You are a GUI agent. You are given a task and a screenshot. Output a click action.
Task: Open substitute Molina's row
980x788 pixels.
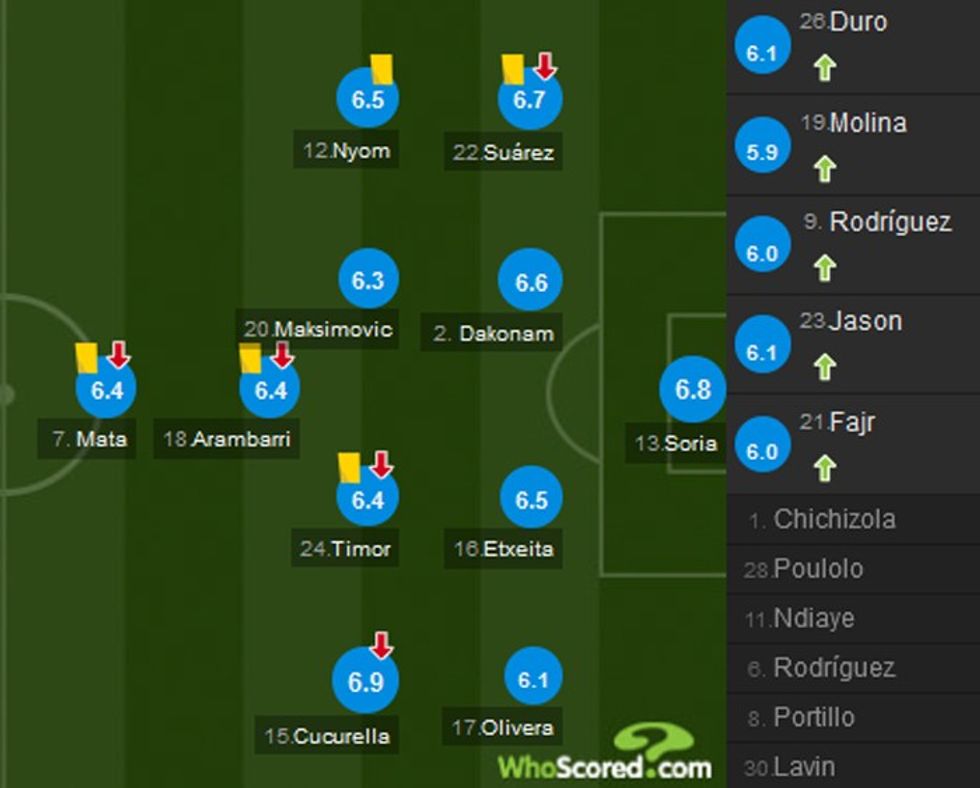[853, 146]
